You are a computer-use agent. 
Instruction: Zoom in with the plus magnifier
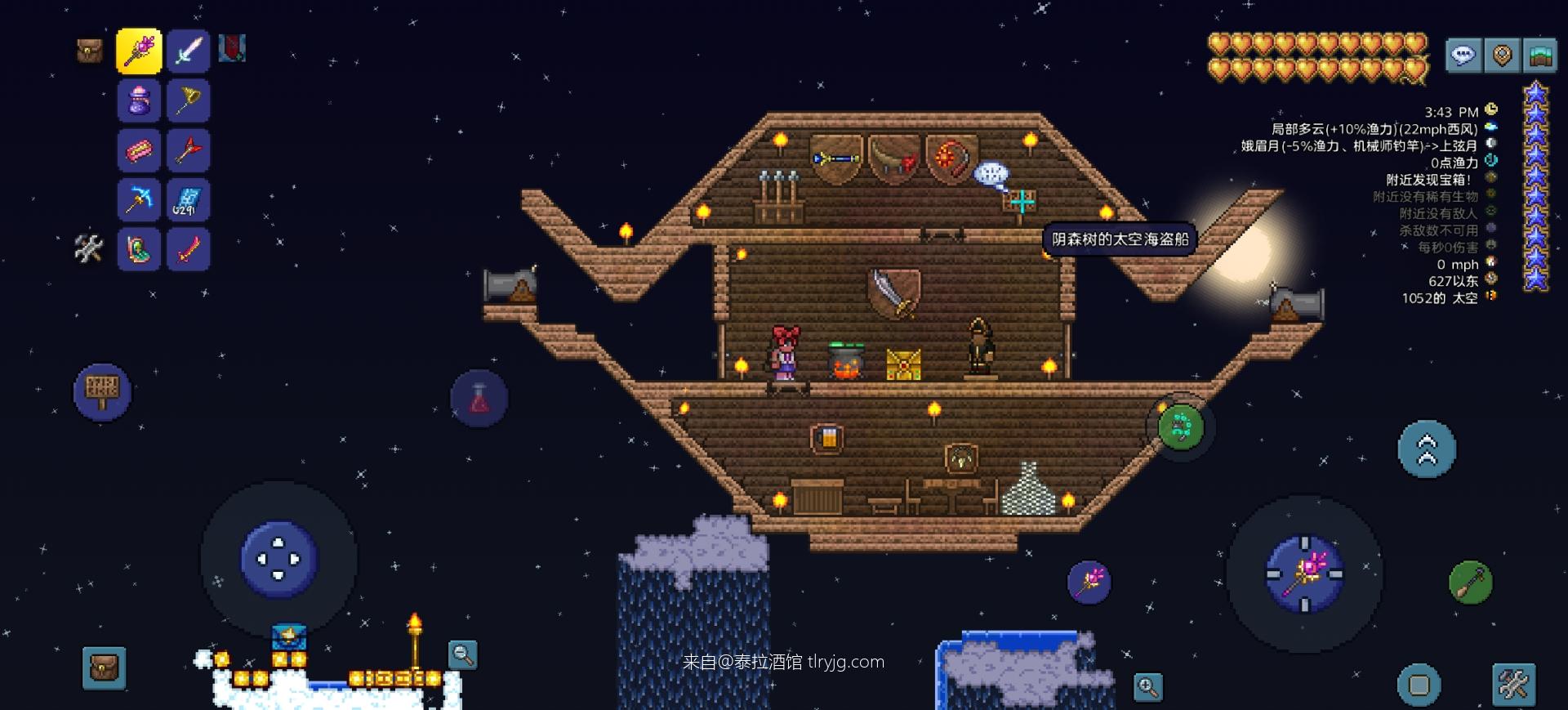pyautogui.click(x=1147, y=687)
